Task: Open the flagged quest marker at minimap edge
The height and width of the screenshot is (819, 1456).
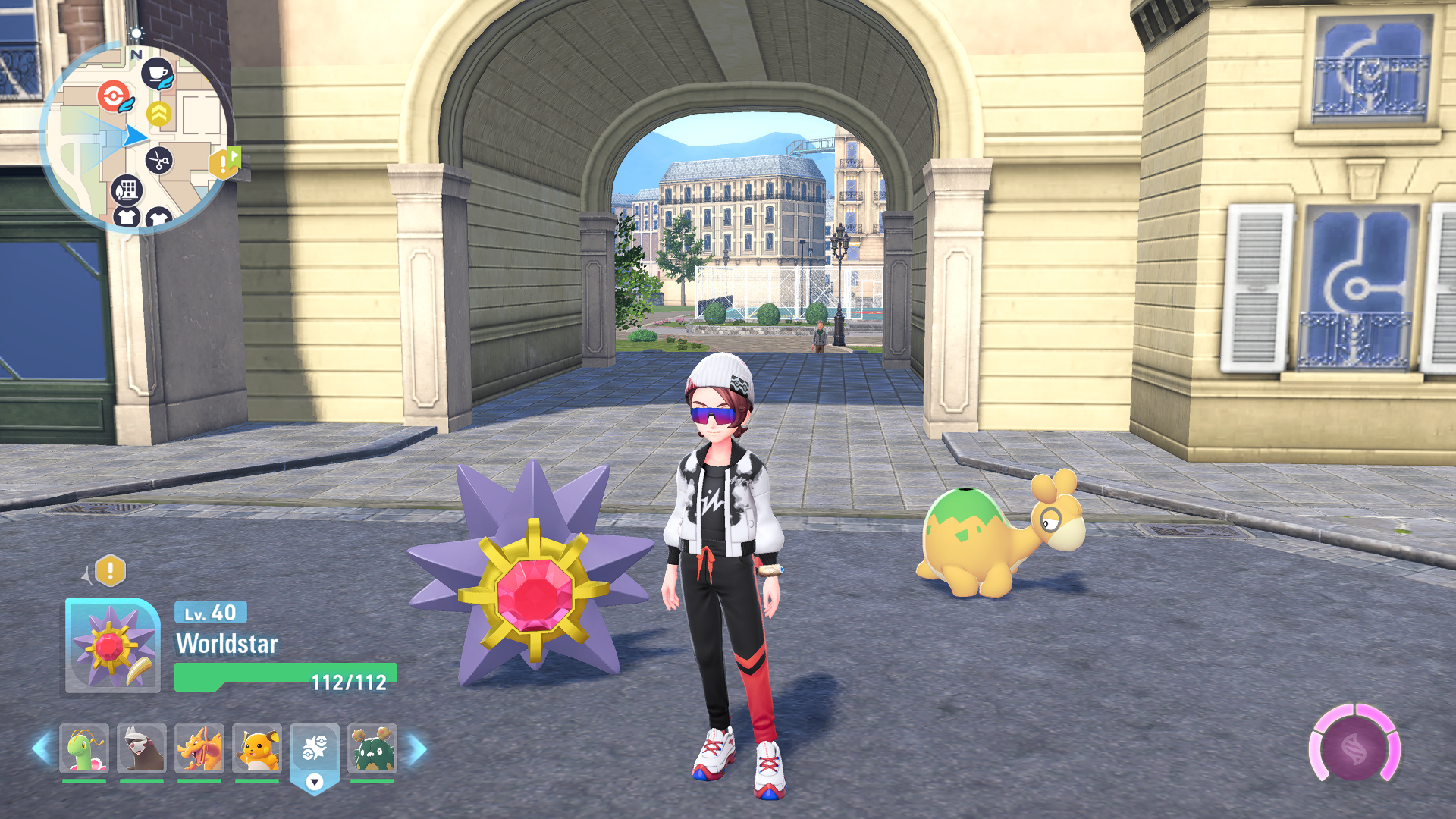Action: point(224,162)
